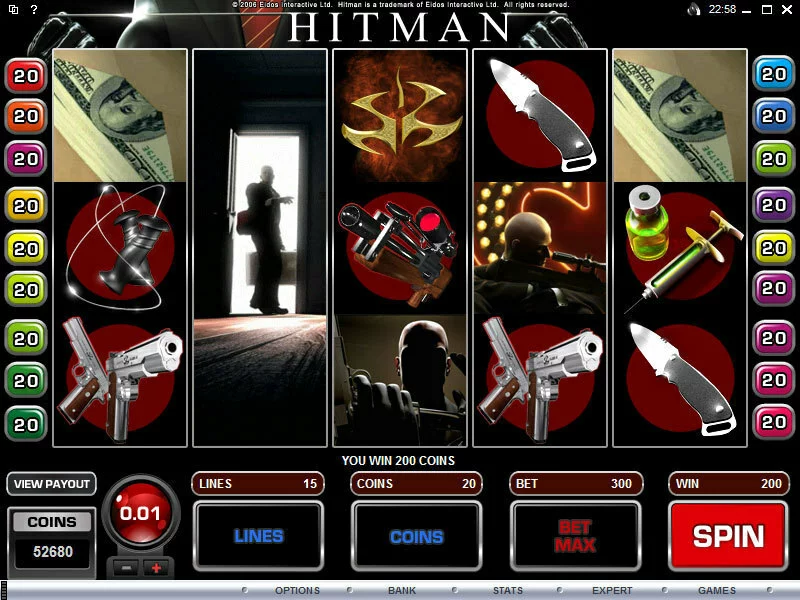Open the Bank menu
The height and width of the screenshot is (600, 800).
[x=402, y=590]
